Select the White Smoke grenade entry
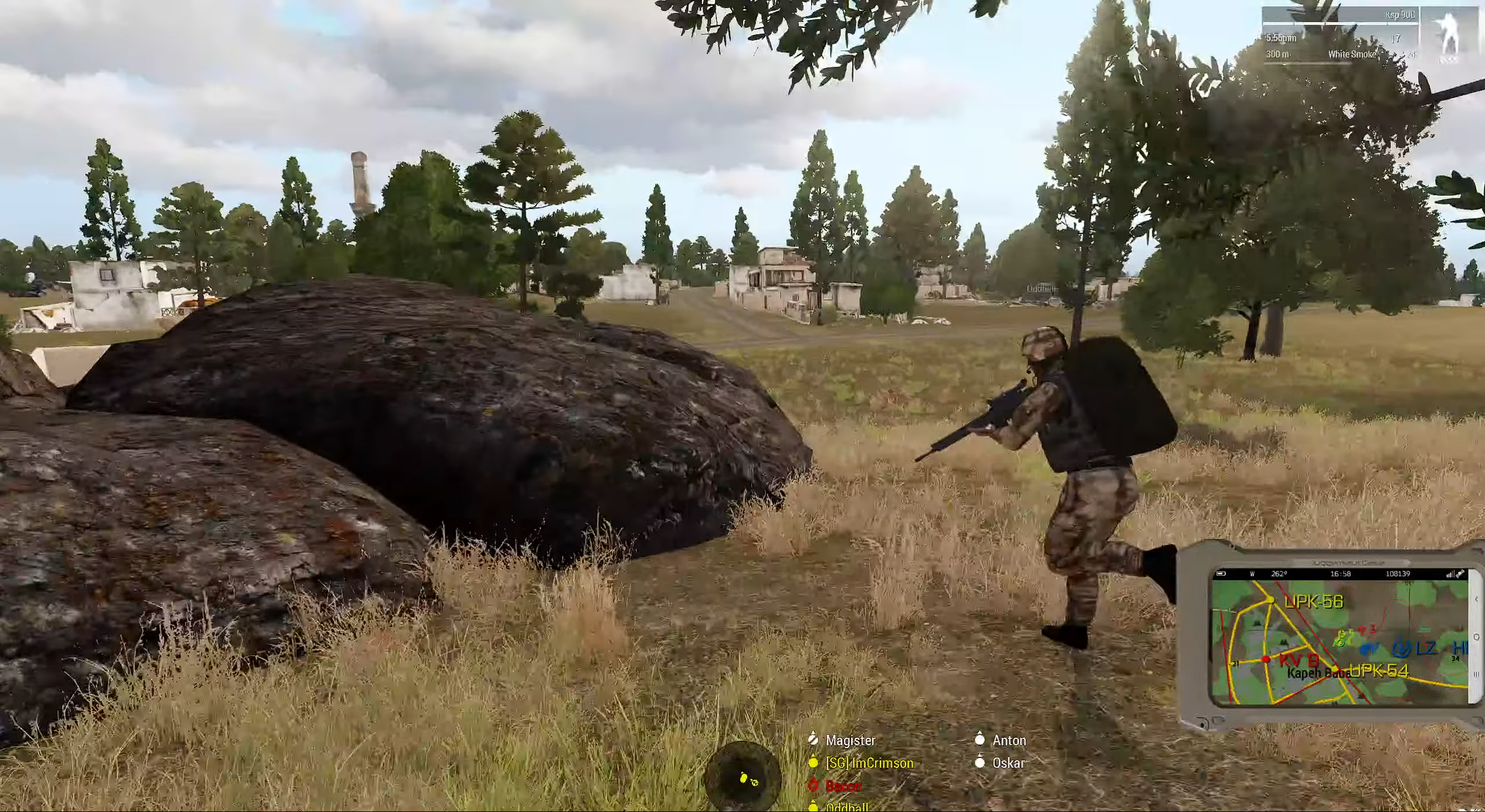1485x812 pixels. tap(1351, 54)
